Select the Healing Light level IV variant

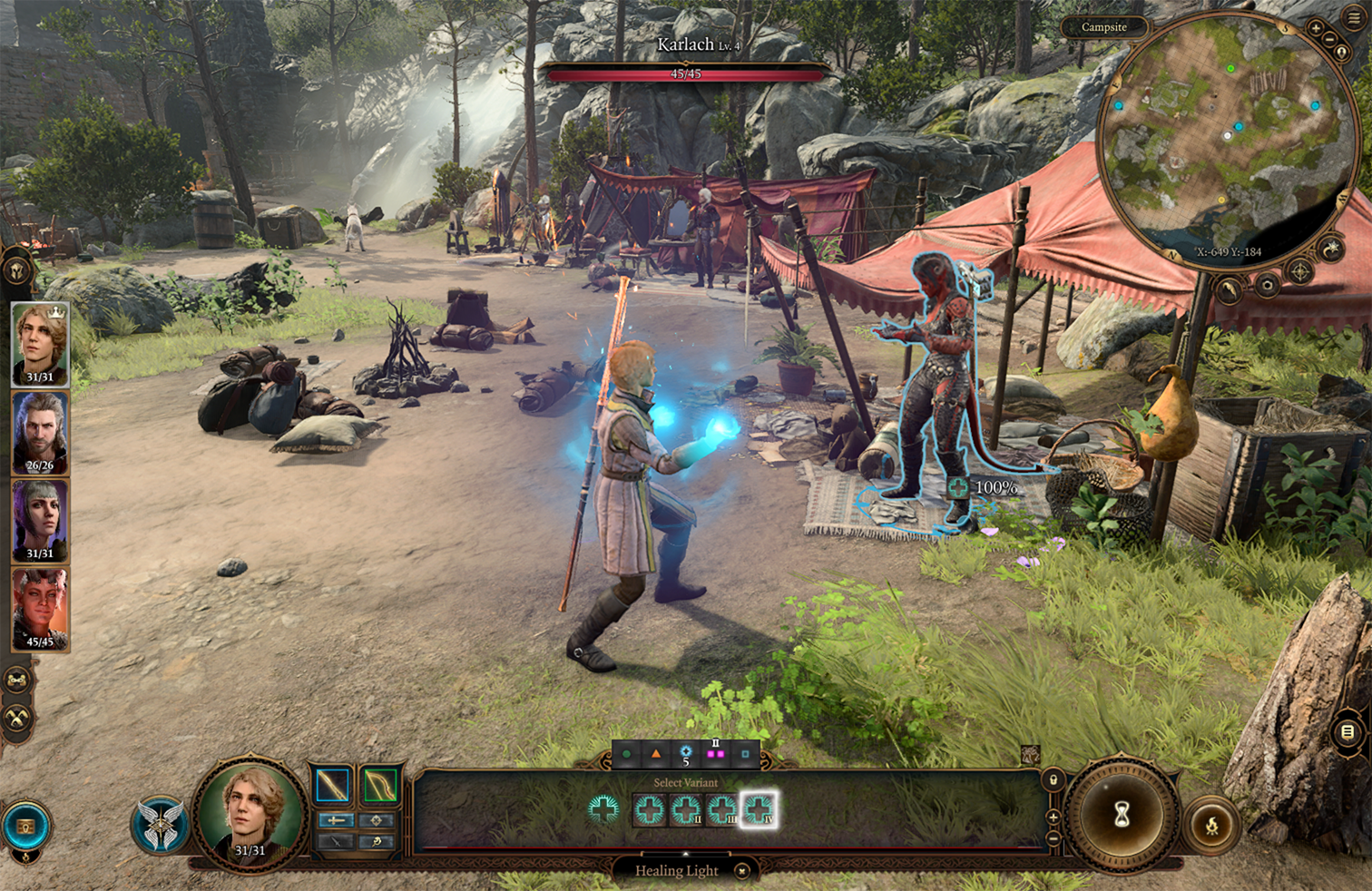pos(758,809)
